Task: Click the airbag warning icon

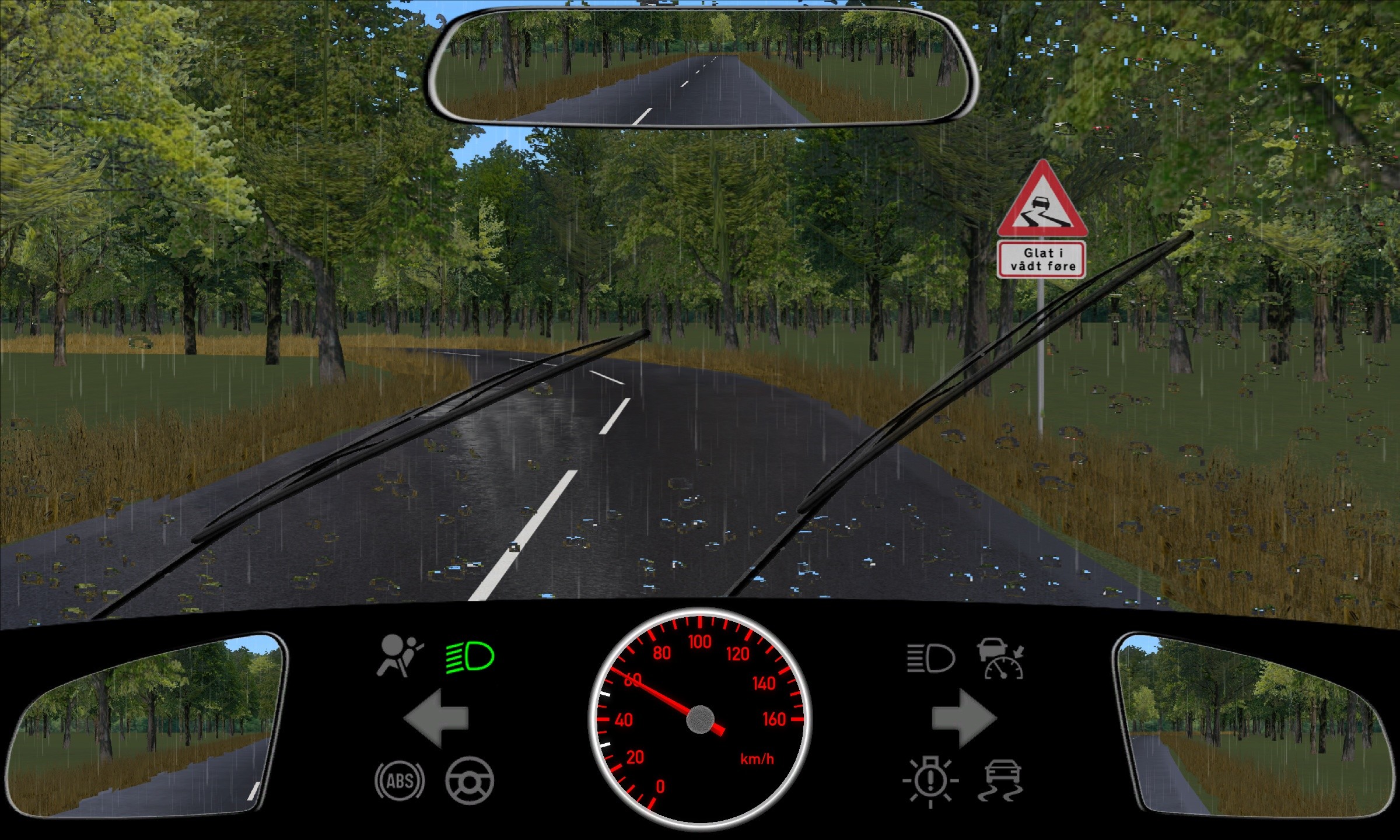Action: 400,656
